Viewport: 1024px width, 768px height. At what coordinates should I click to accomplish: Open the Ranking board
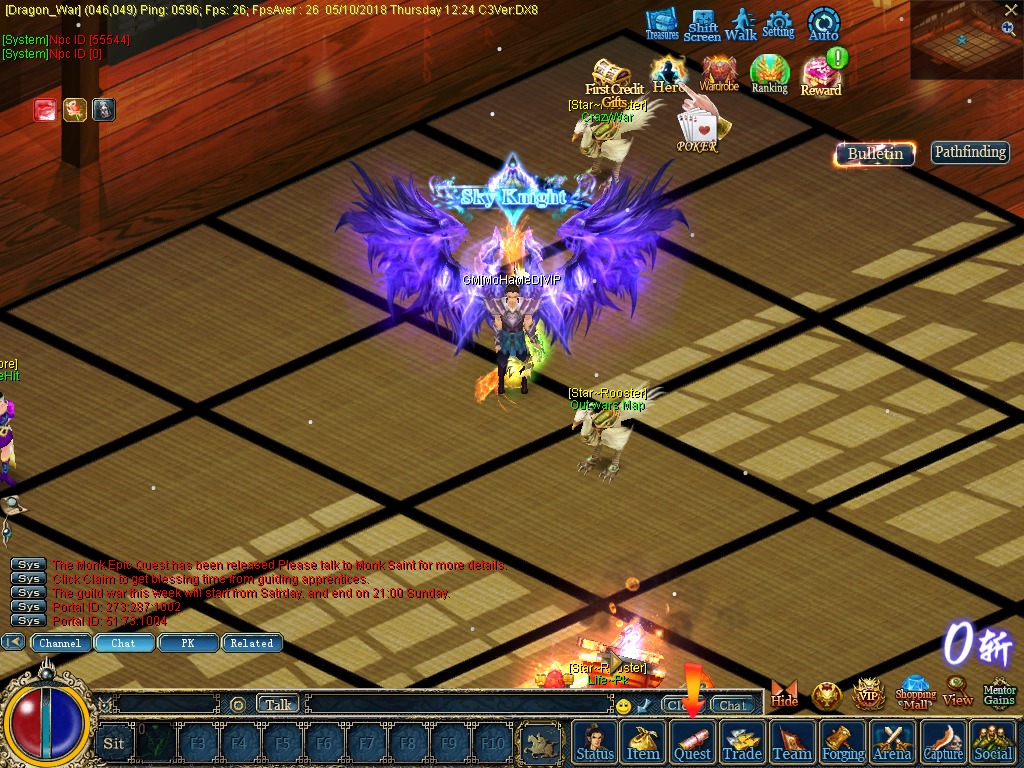point(770,75)
